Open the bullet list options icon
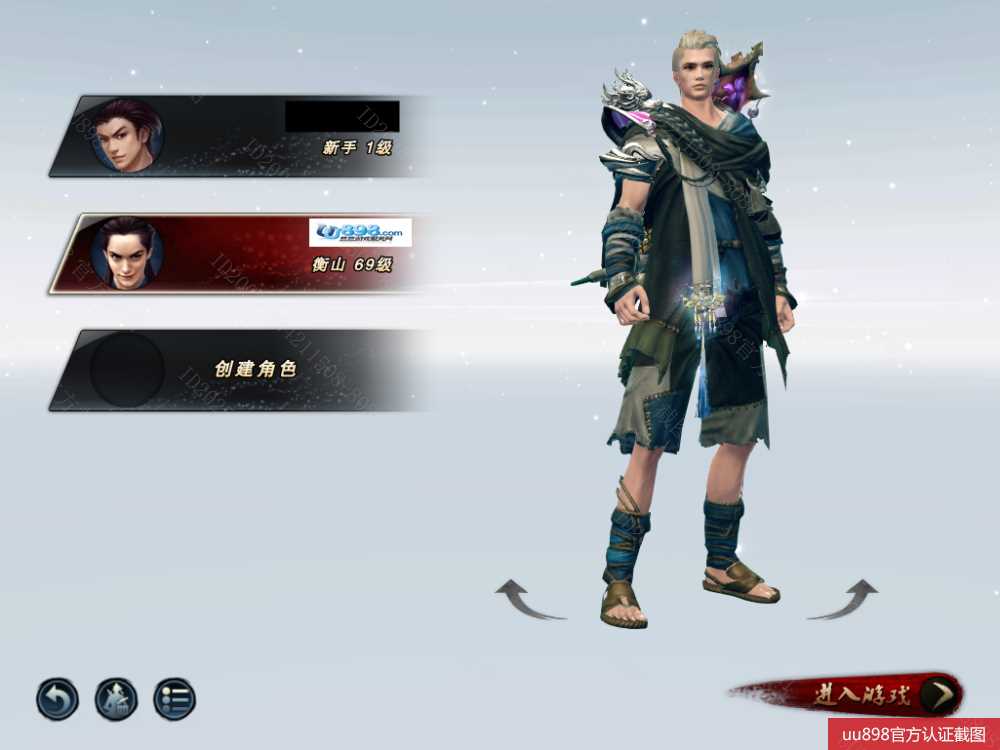 (175, 699)
